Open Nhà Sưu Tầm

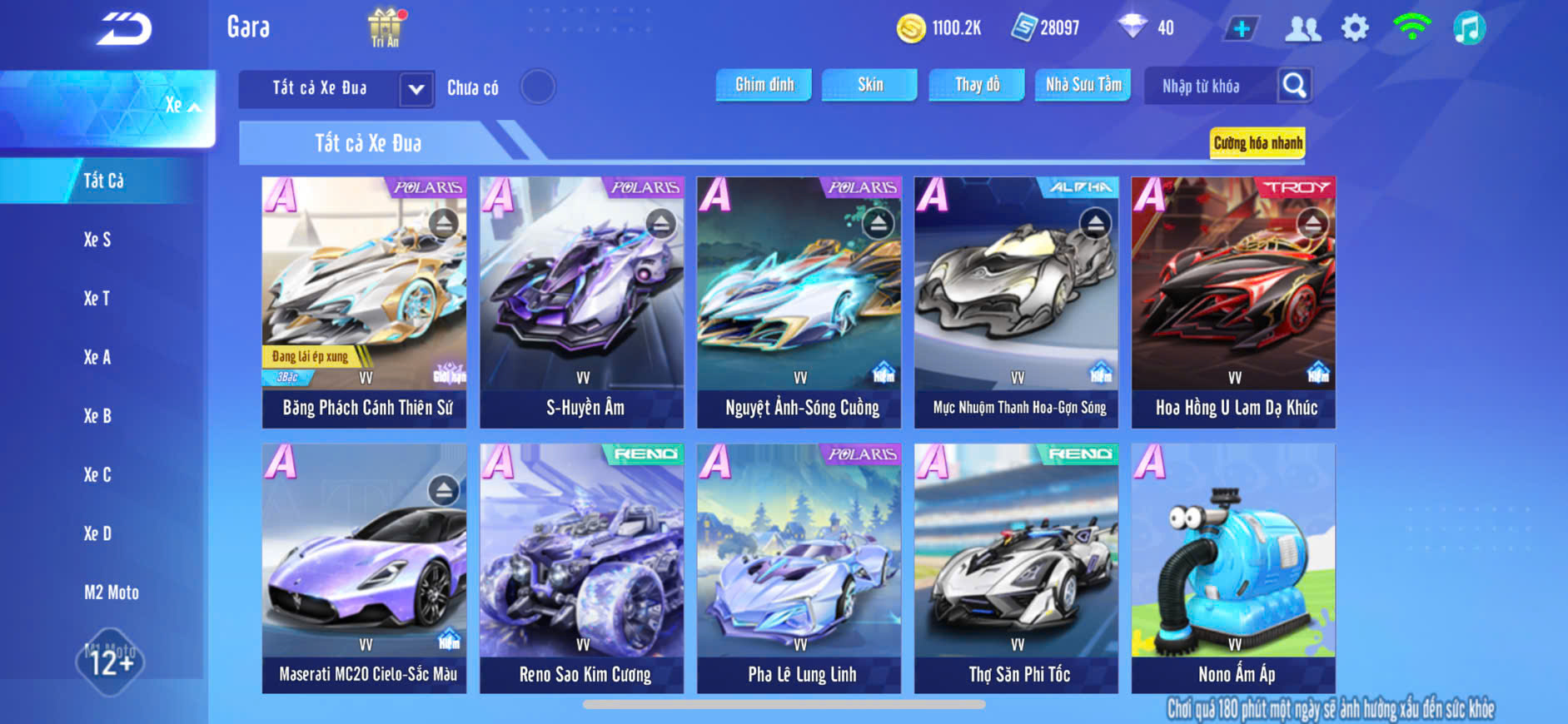pos(1083,85)
